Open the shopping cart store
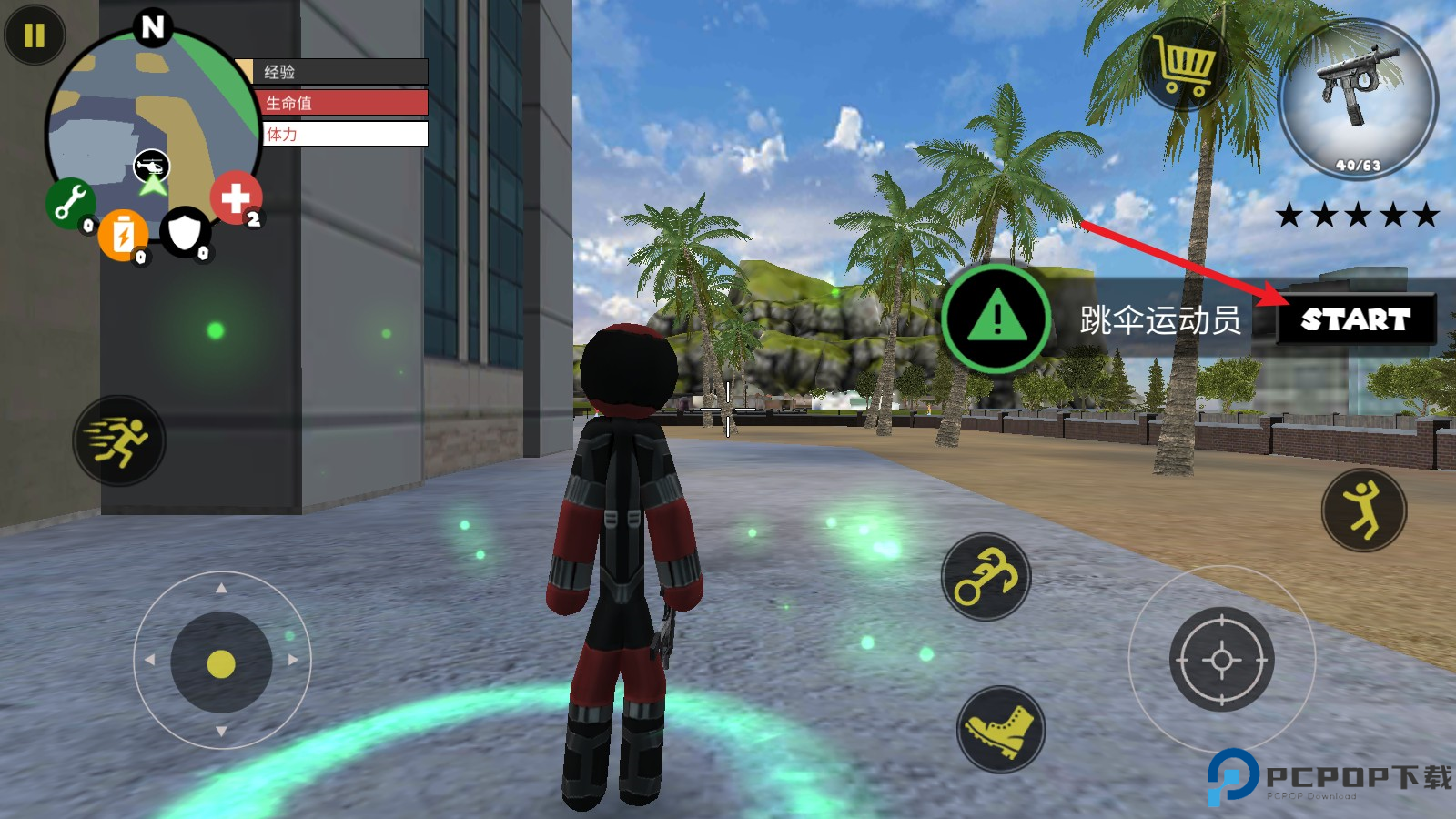The width and height of the screenshot is (1456, 819). (1185, 66)
